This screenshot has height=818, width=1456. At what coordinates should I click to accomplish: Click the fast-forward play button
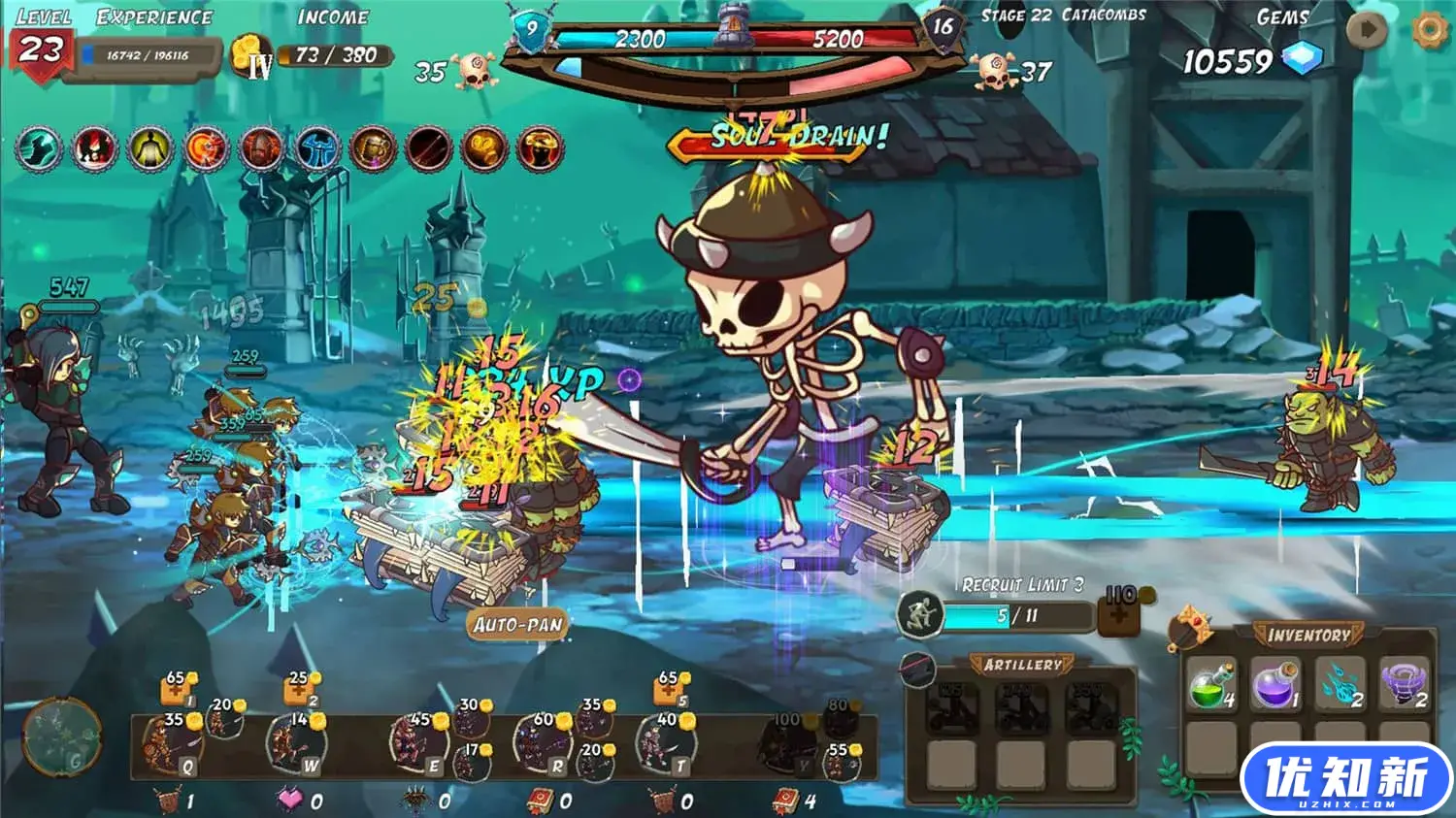(x=1367, y=30)
